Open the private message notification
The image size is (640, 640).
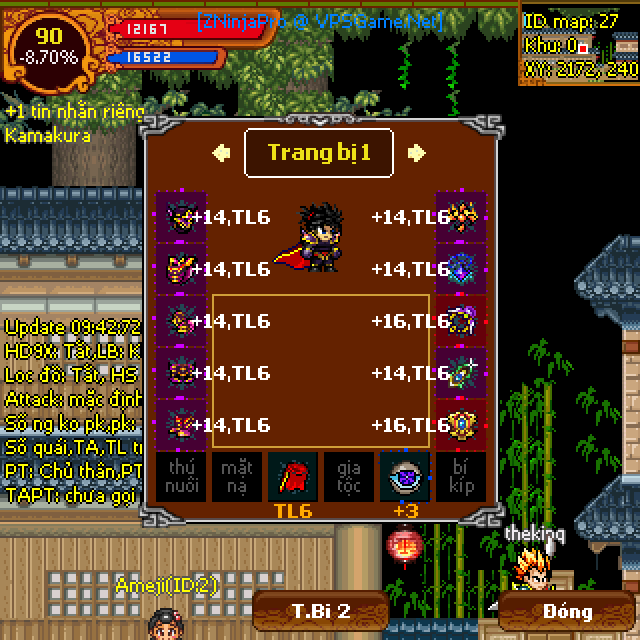click(74, 111)
